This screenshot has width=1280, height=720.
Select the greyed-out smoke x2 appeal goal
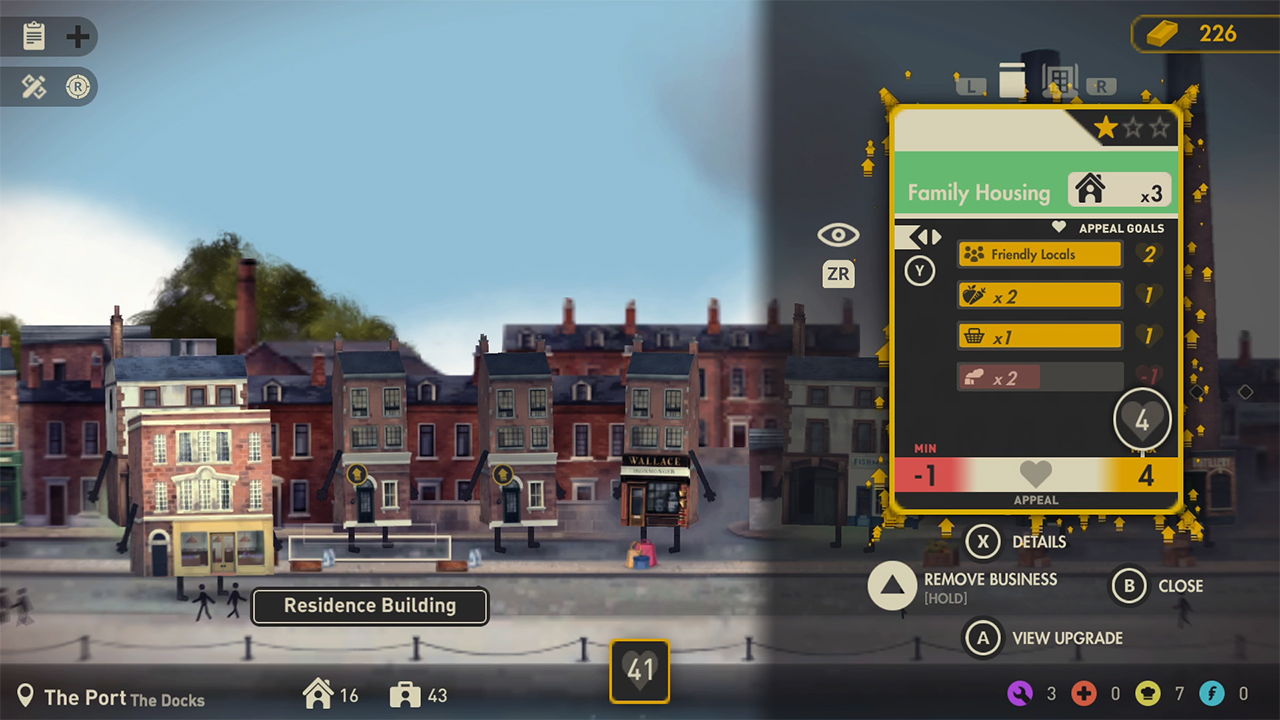(1039, 377)
